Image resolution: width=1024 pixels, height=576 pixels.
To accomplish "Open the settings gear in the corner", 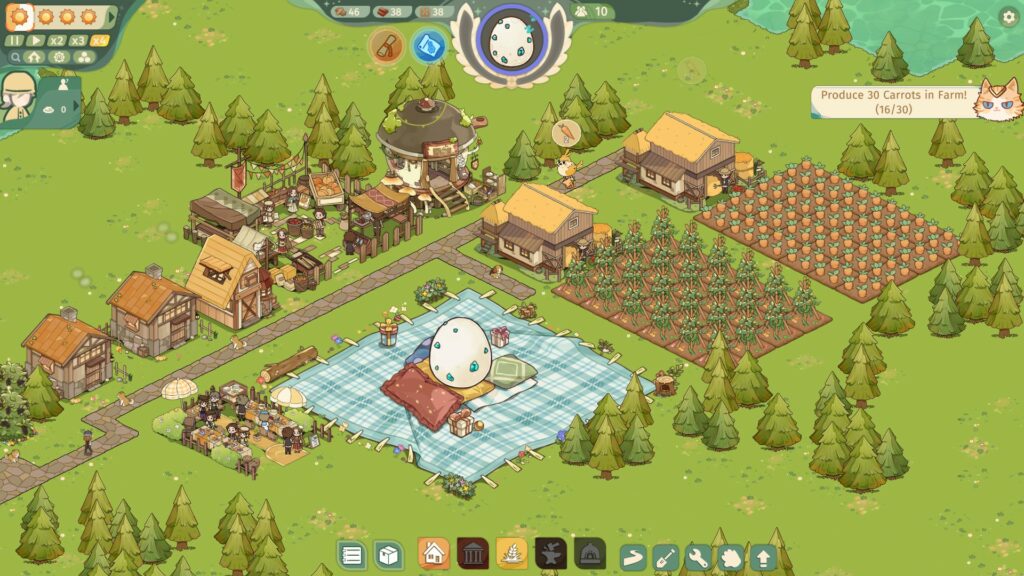I will tap(1008, 16).
